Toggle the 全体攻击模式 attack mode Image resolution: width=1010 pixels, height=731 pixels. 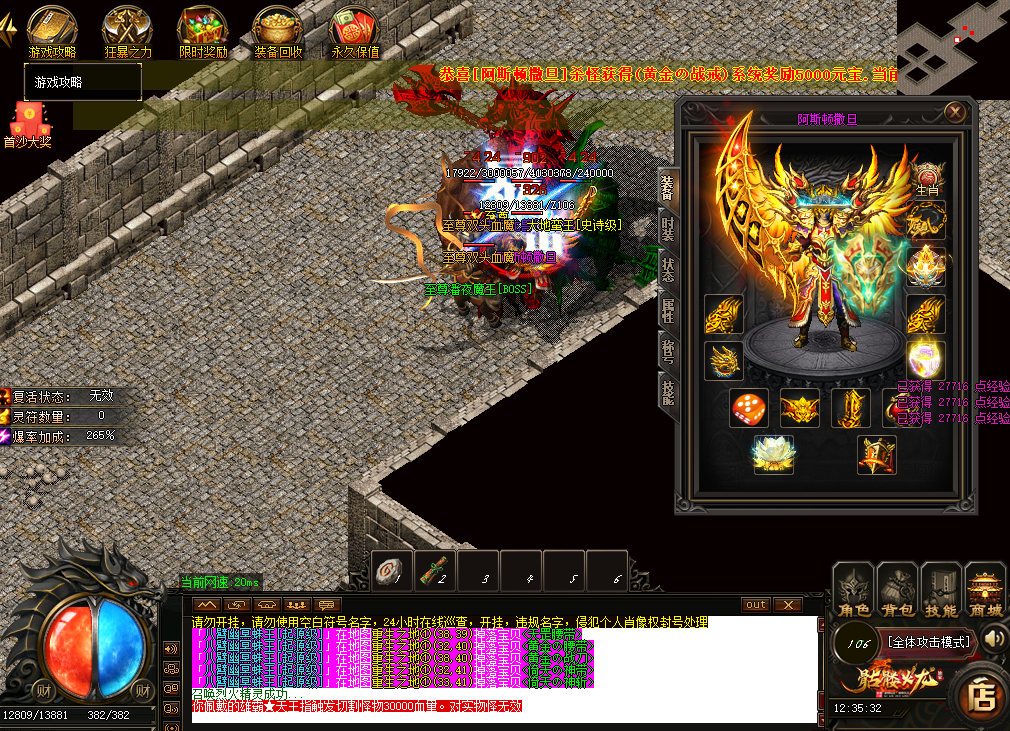(929, 642)
